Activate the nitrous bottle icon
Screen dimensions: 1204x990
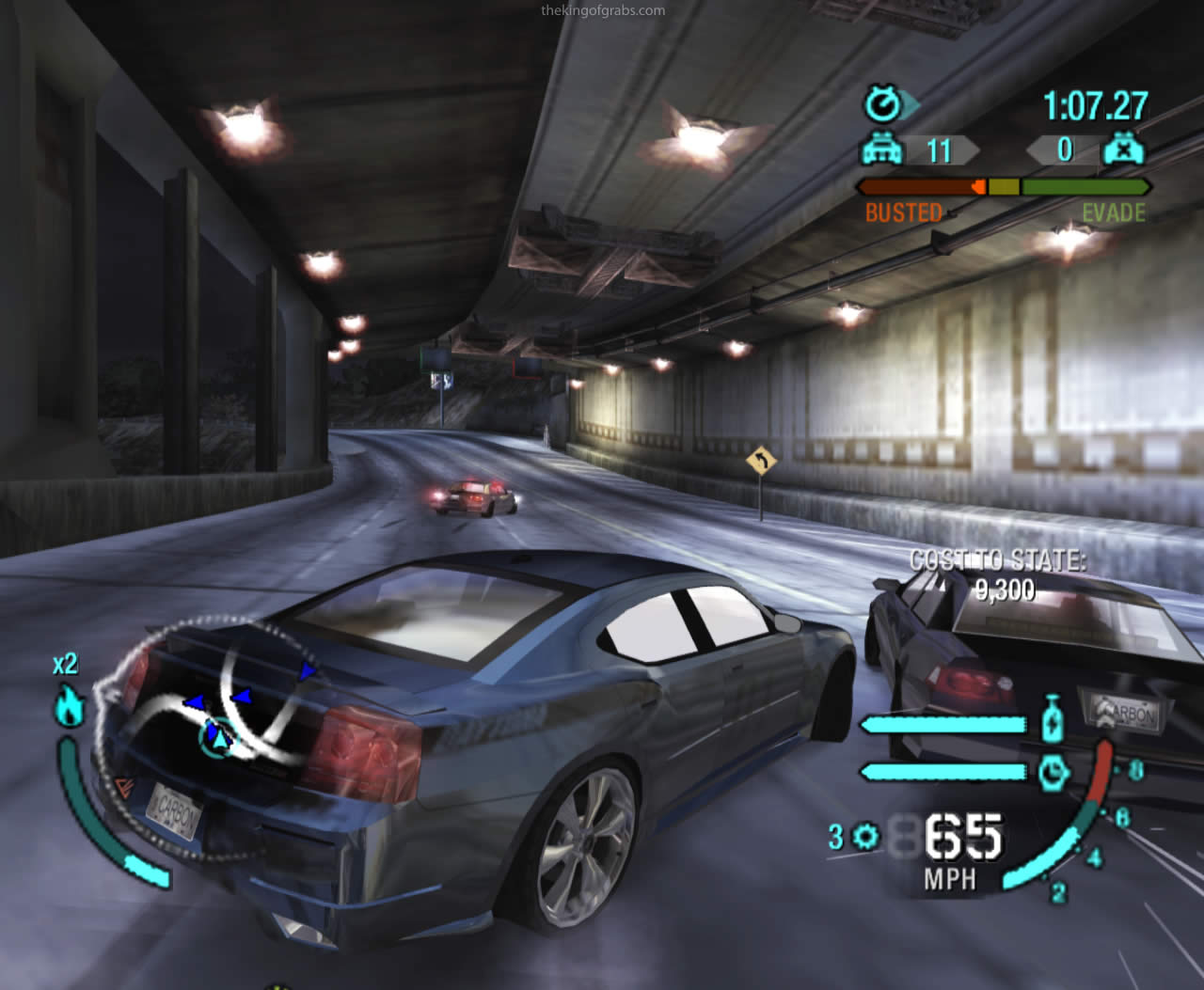(1052, 720)
